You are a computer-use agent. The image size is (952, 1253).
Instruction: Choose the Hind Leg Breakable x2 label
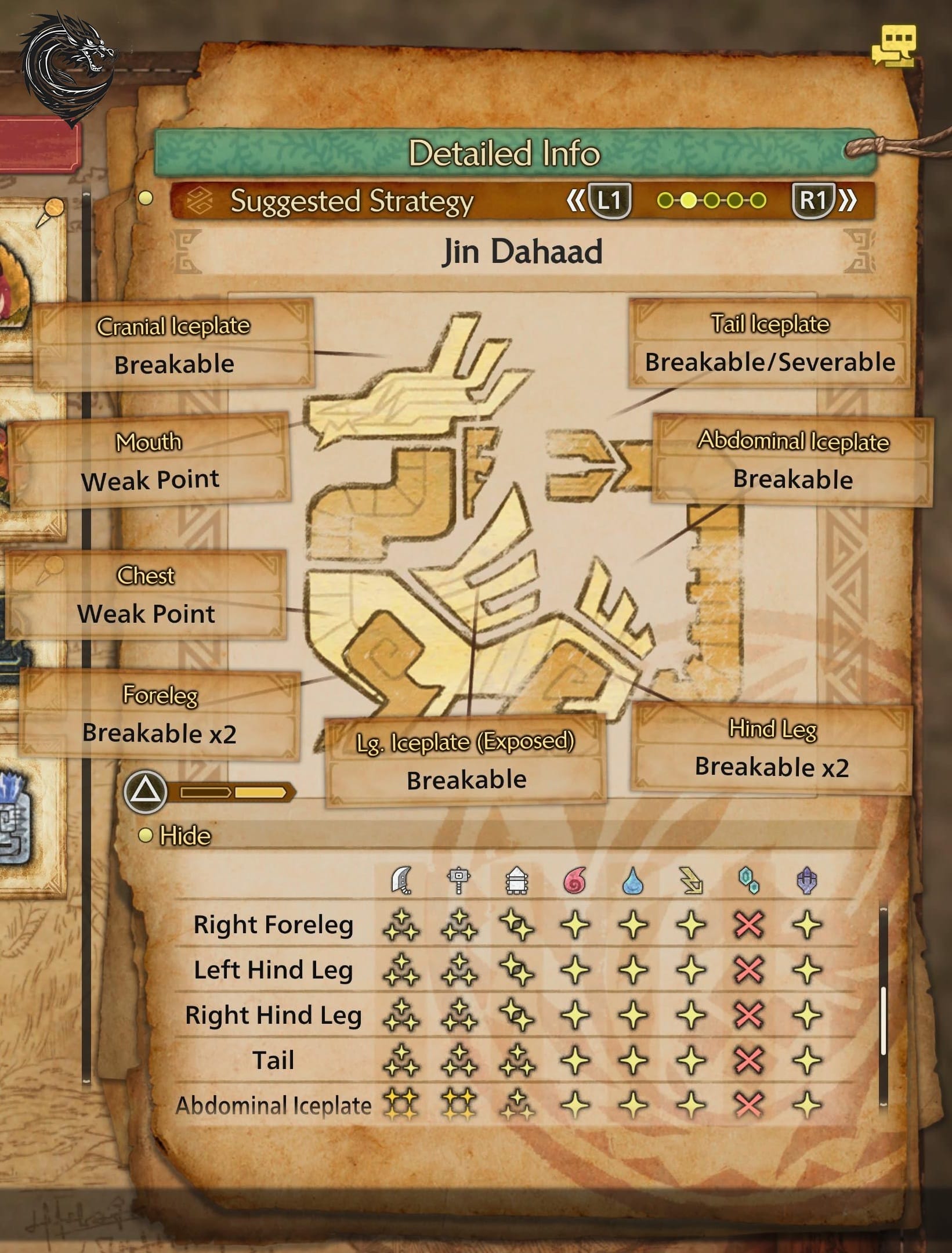[772, 748]
